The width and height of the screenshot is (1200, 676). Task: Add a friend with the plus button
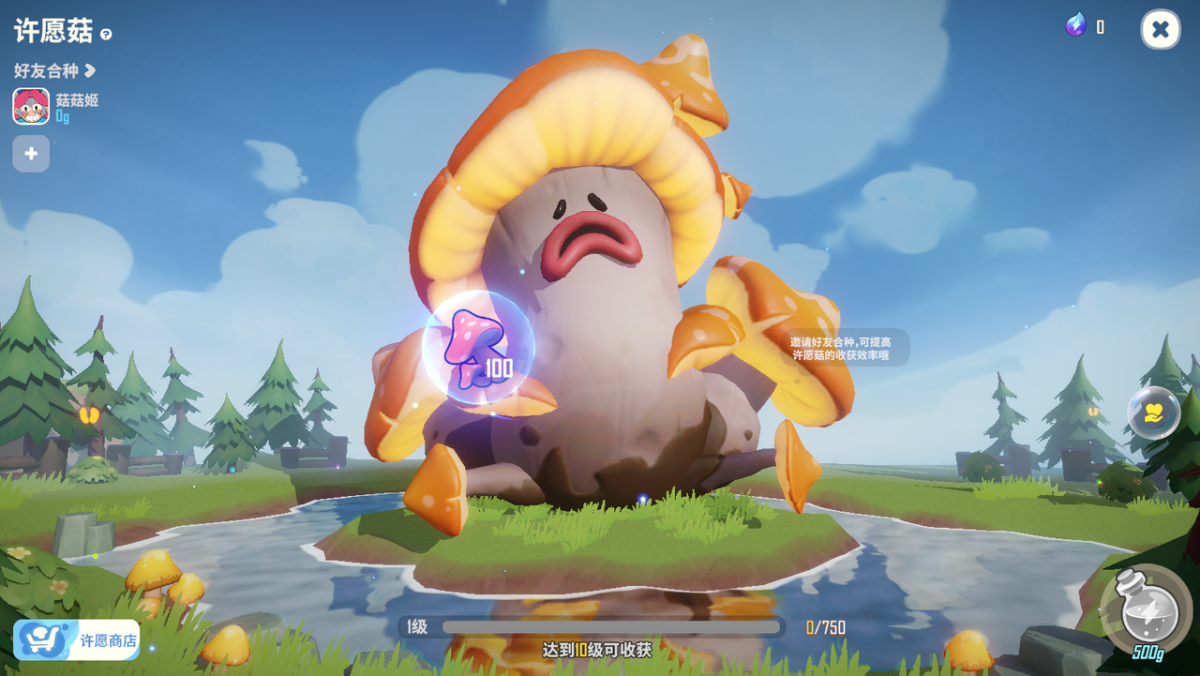pyautogui.click(x=31, y=154)
